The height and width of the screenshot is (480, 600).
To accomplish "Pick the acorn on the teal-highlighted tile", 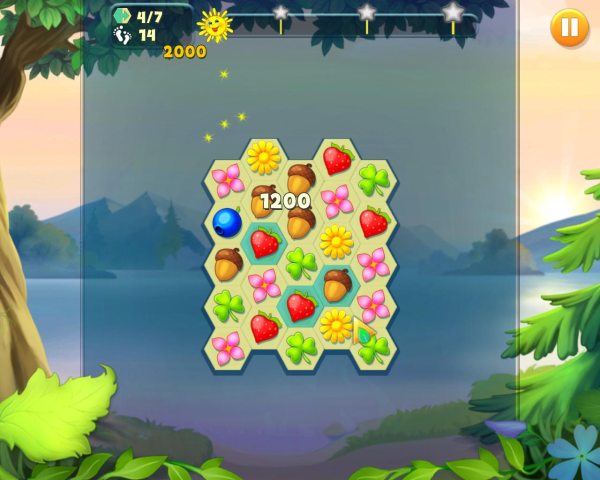I will click(x=337, y=284).
